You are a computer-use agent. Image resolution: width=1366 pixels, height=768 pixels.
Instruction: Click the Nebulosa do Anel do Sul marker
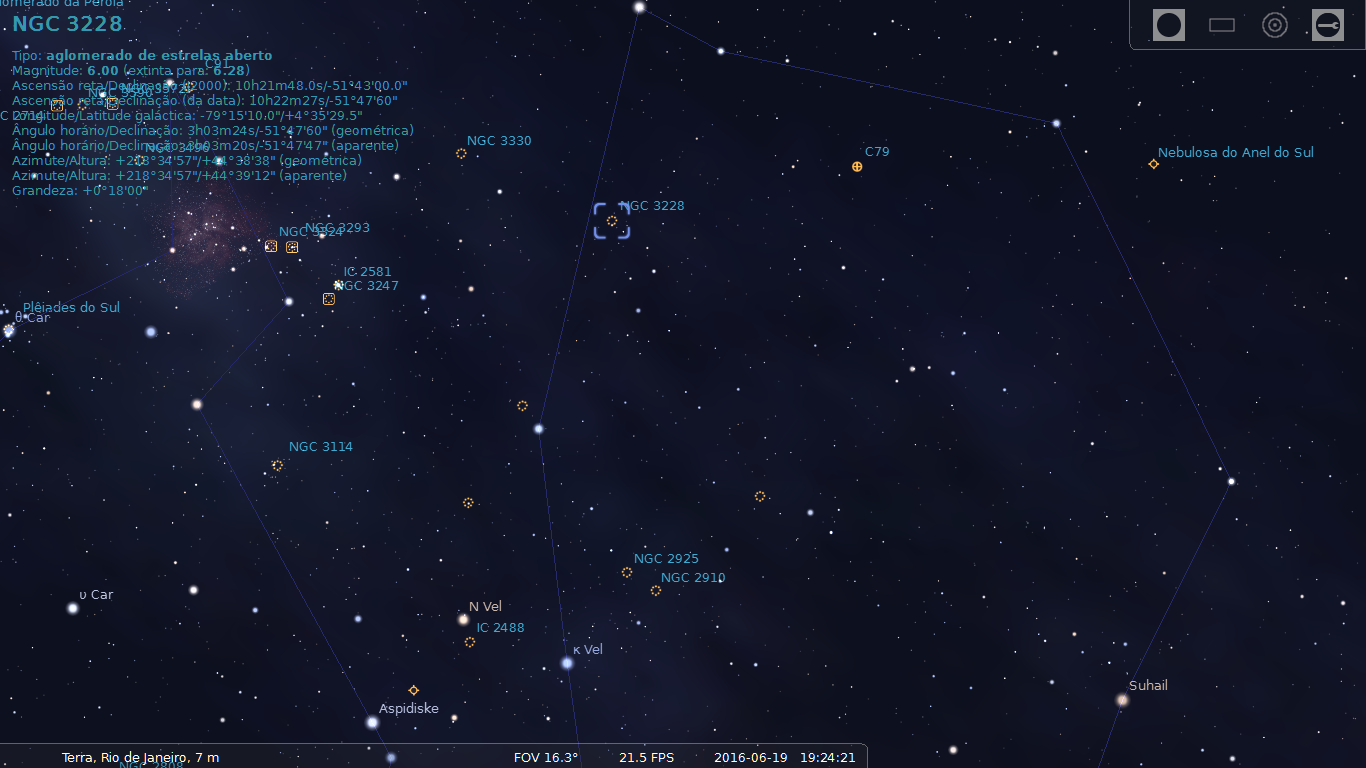(1153, 163)
